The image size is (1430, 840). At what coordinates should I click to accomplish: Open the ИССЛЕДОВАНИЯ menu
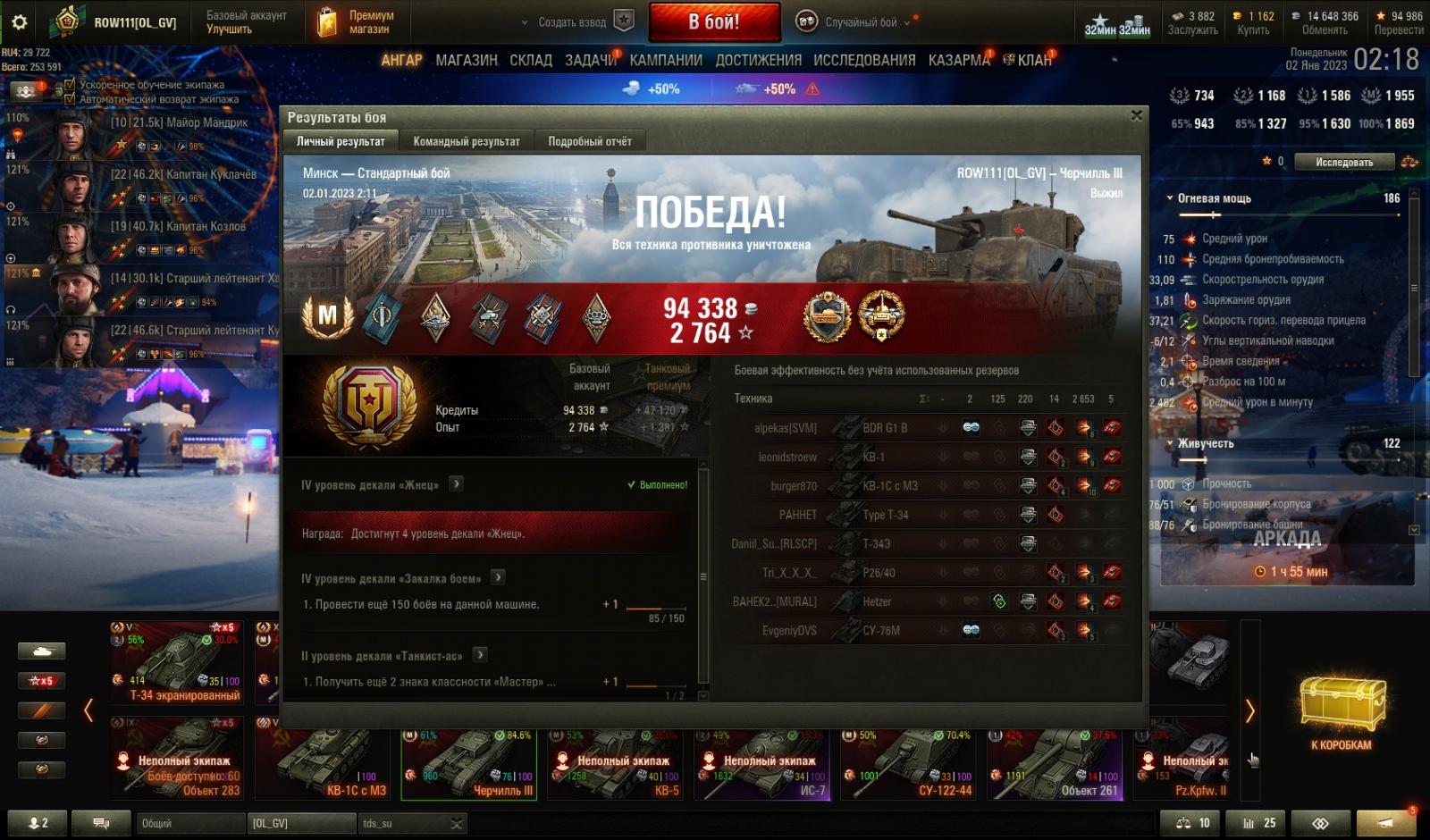[x=864, y=60]
